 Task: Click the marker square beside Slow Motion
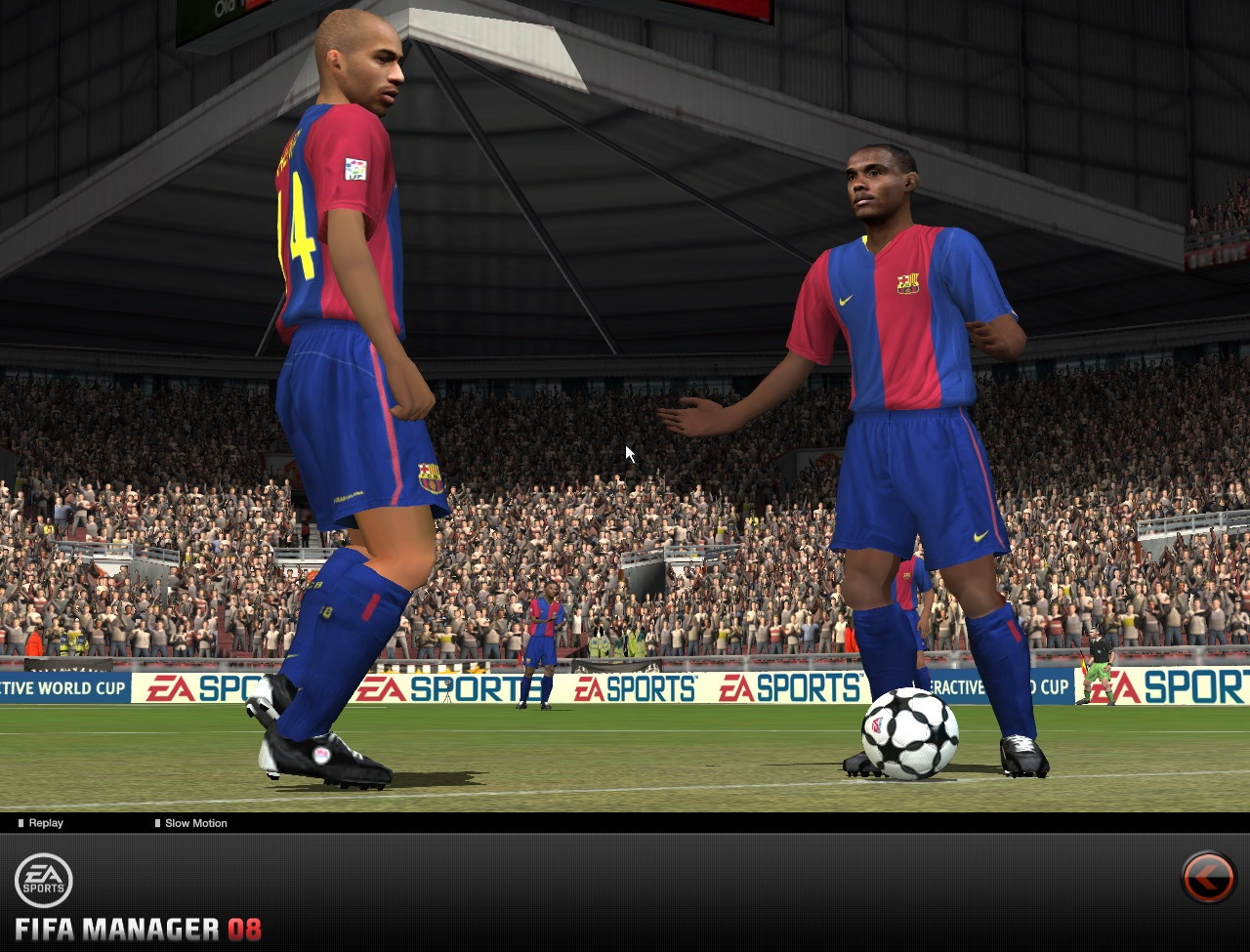pos(156,823)
